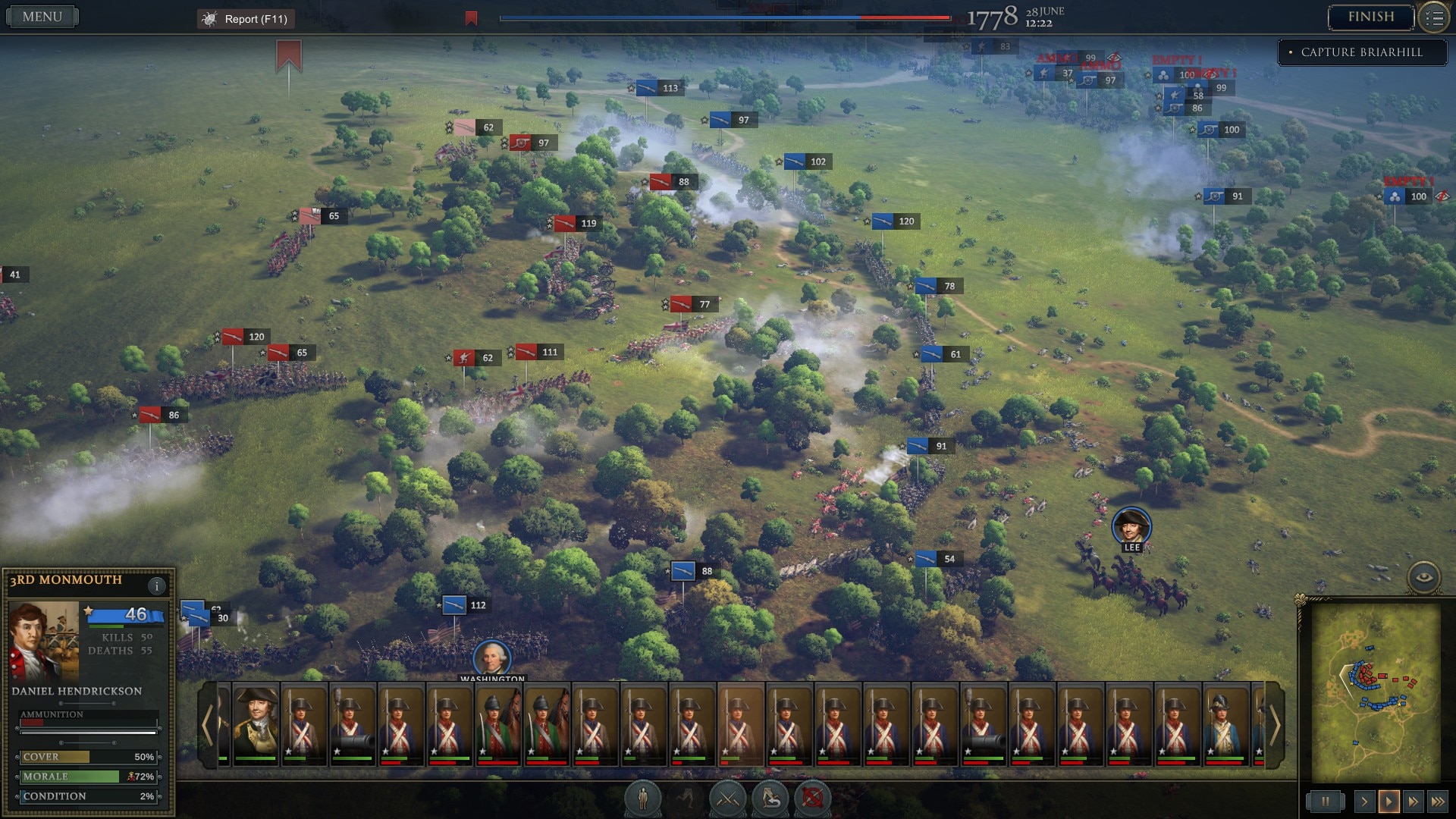Click the Finish battle button
This screenshot has height=819, width=1456.
coord(1370,17)
